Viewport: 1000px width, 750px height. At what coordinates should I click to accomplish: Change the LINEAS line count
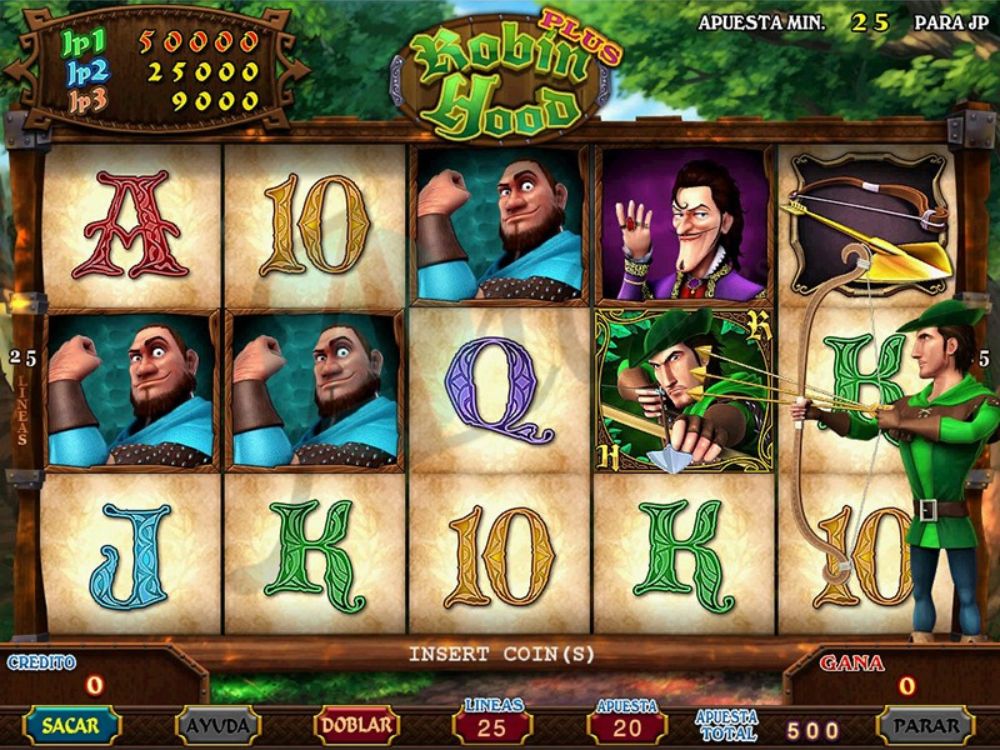[x=492, y=726]
